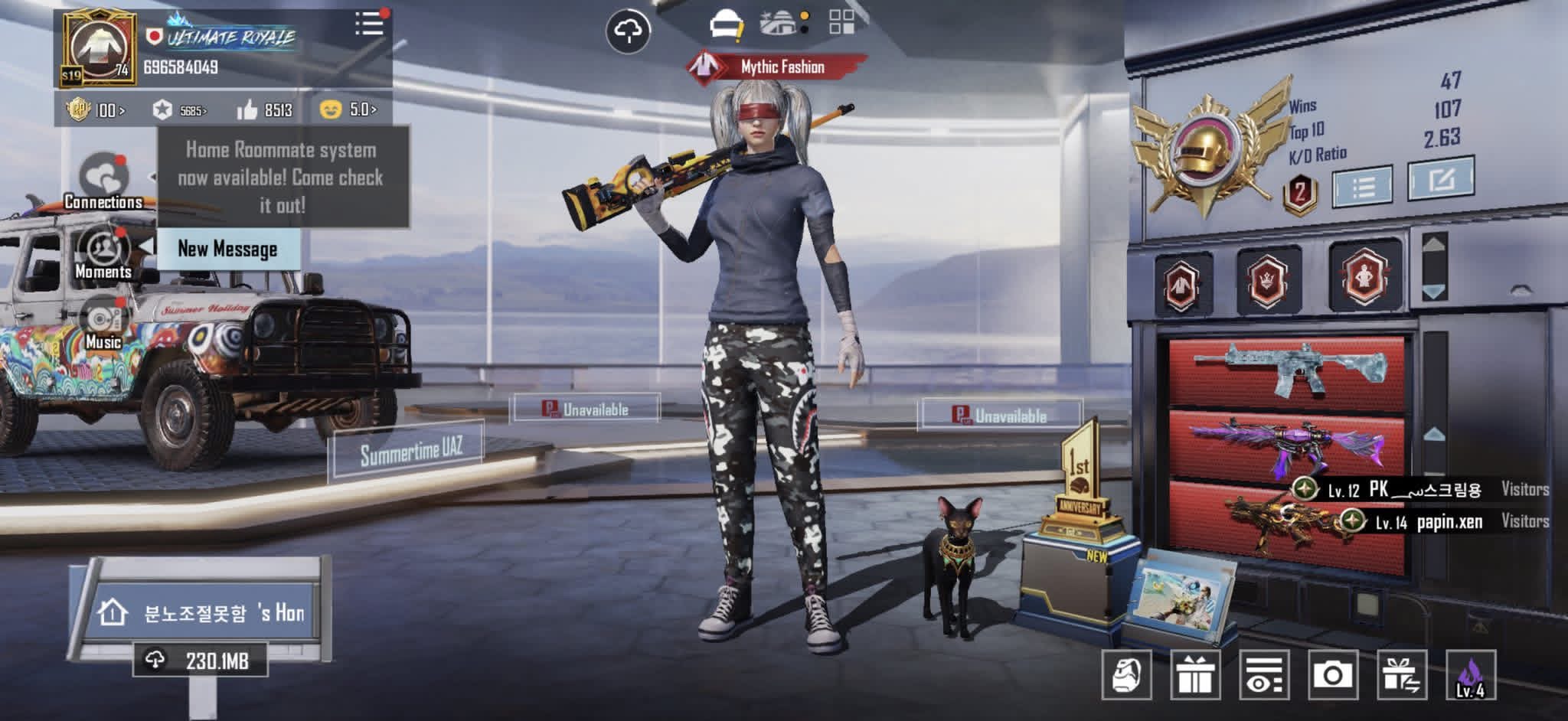Download the 230.1MB resource pack
Viewport: 1568px width, 721px height.
[201, 661]
